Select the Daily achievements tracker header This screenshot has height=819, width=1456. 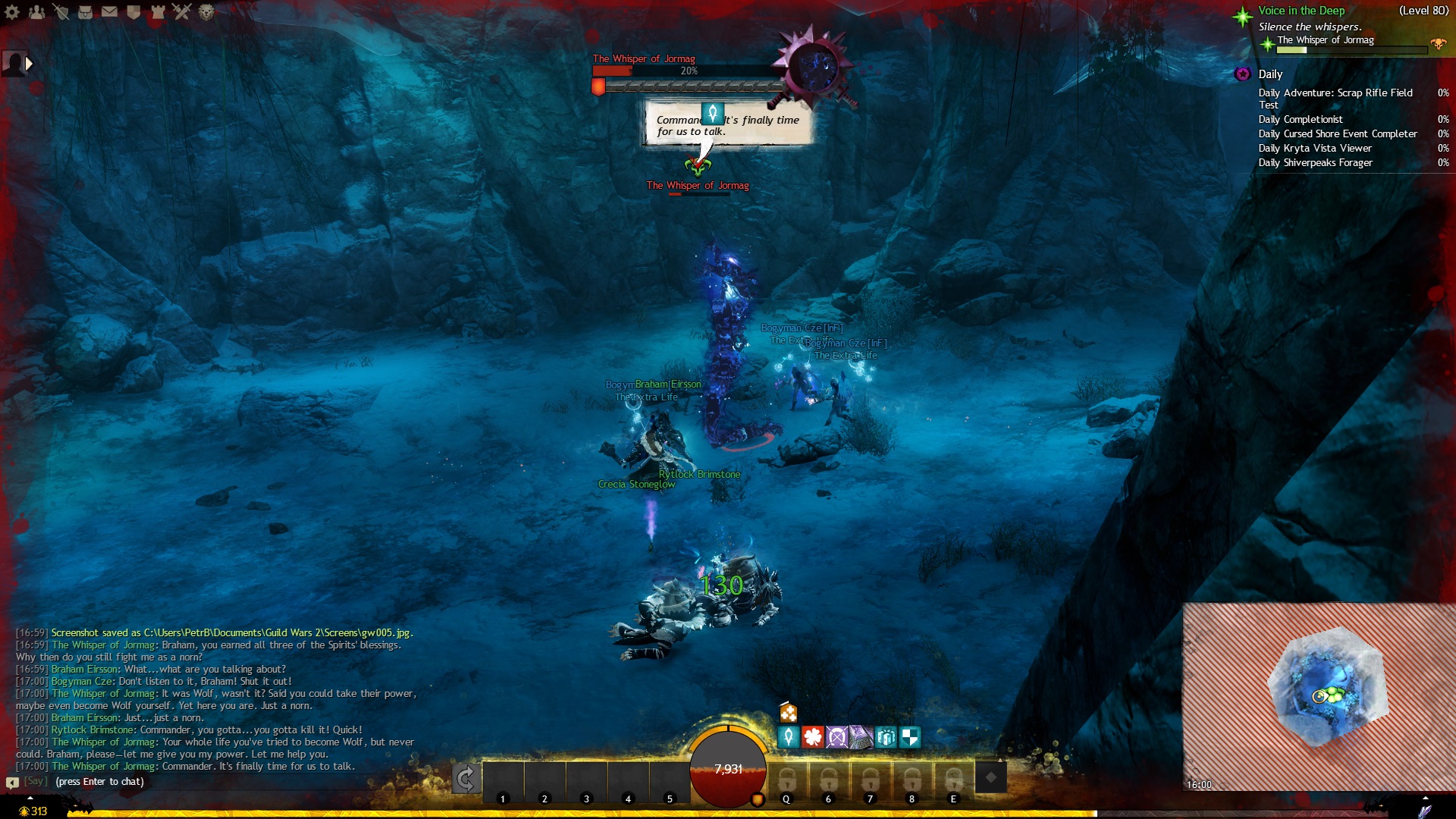(x=1270, y=74)
